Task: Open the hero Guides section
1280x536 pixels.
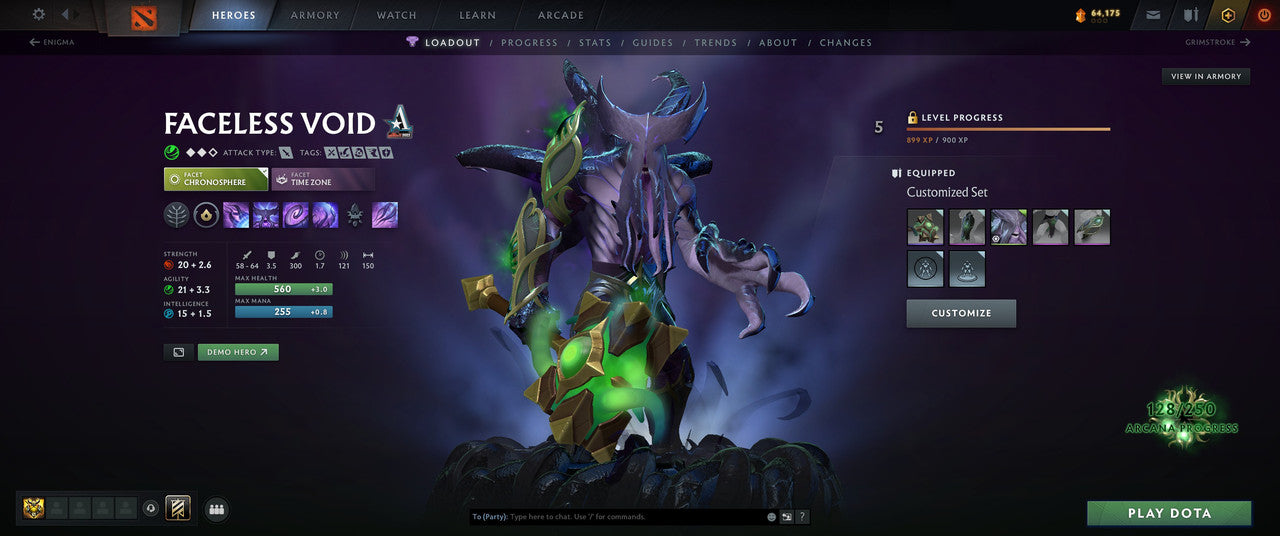Action: pyautogui.click(x=653, y=43)
